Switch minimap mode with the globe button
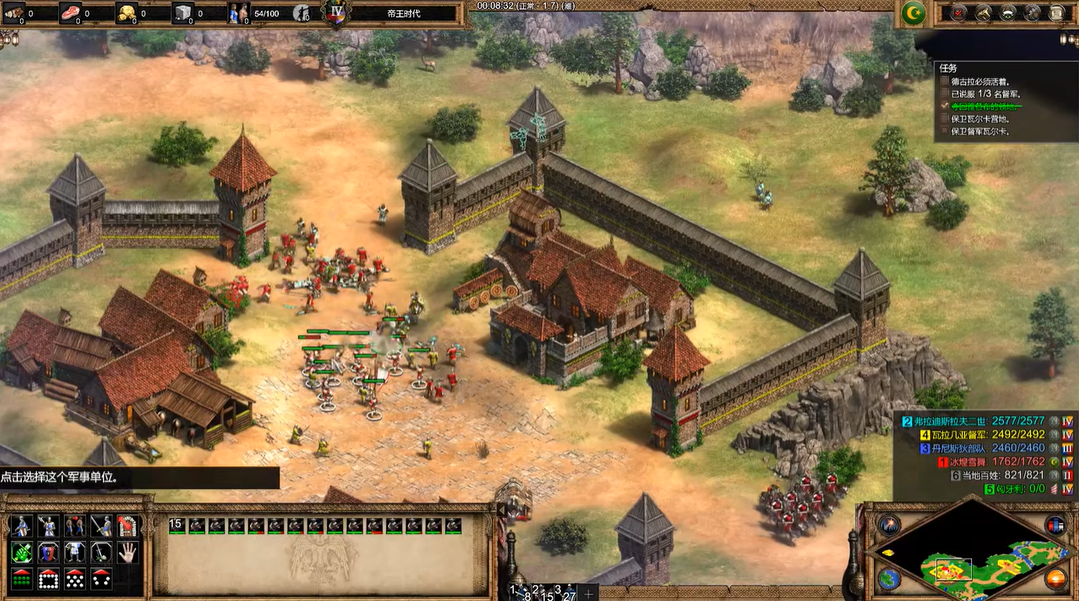This screenshot has width=1079, height=601. coord(887,578)
